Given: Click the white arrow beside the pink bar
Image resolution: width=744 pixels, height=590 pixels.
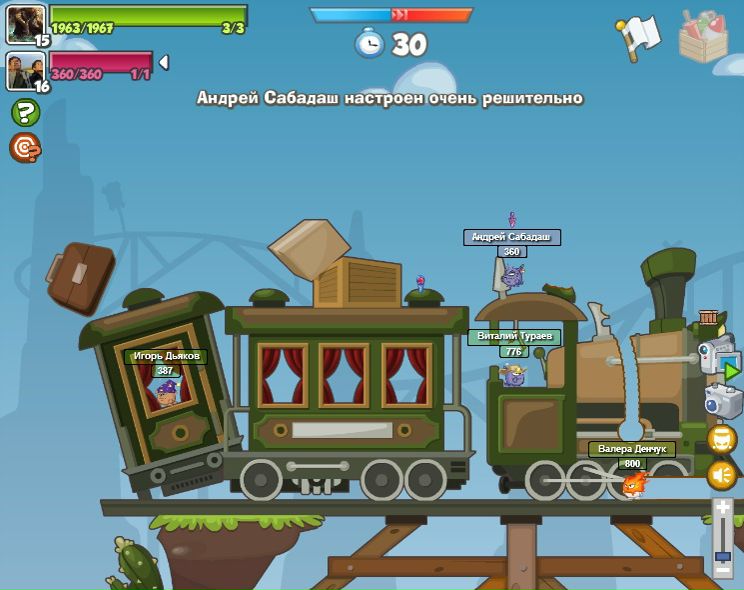Looking at the screenshot, I should 164,62.
